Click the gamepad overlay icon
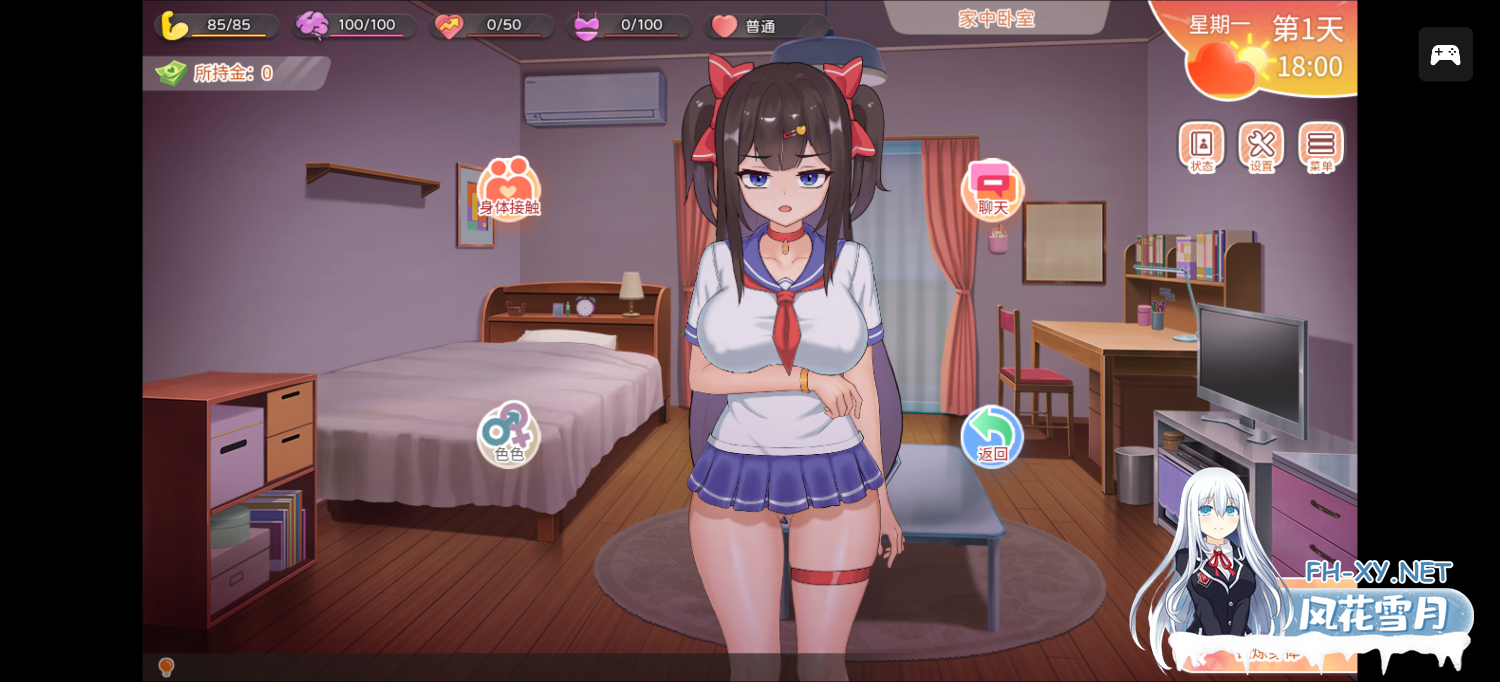This screenshot has width=1500, height=682. [x=1445, y=54]
